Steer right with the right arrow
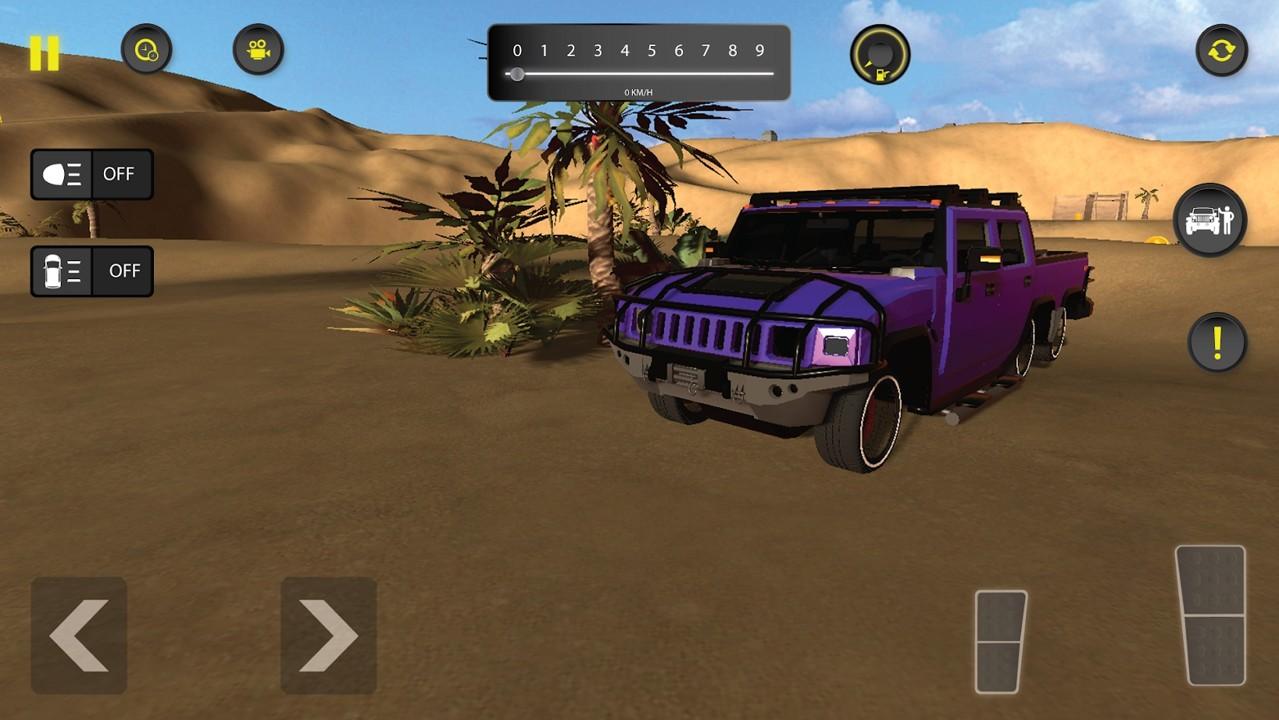 click(328, 635)
